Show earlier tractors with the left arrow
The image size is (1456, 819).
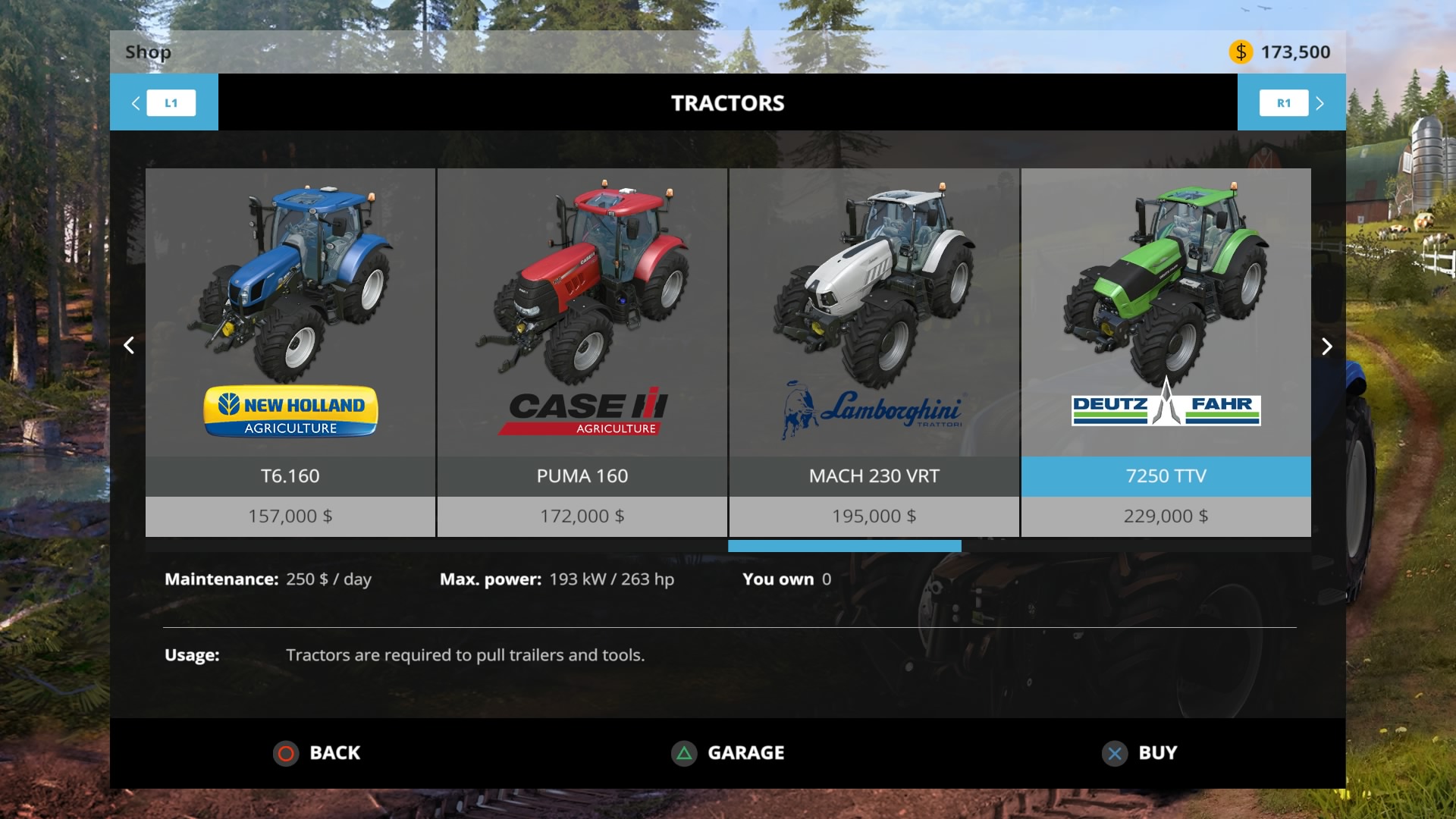[129, 346]
